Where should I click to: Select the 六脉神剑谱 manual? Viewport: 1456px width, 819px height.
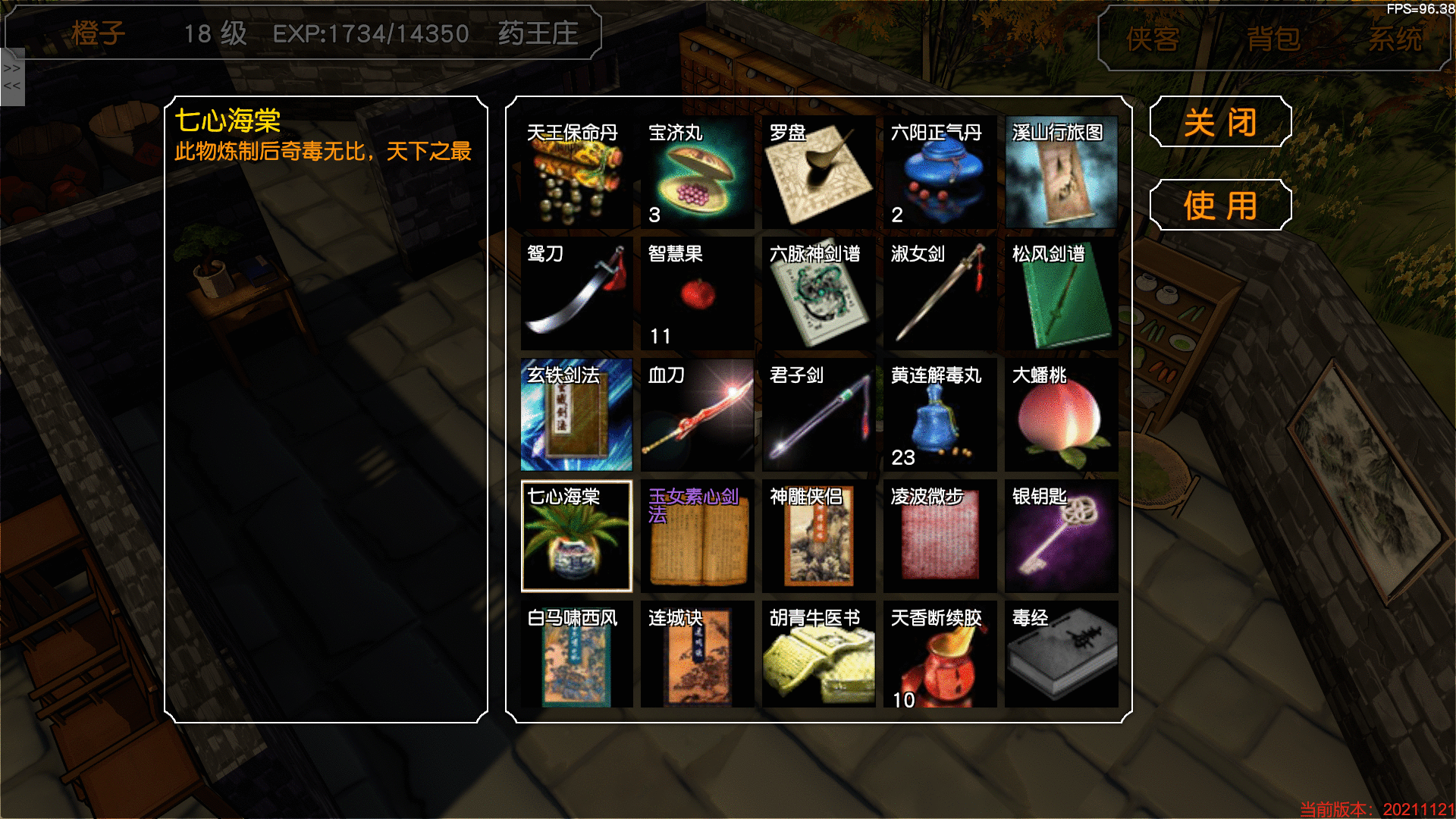(x=818, y=294)
